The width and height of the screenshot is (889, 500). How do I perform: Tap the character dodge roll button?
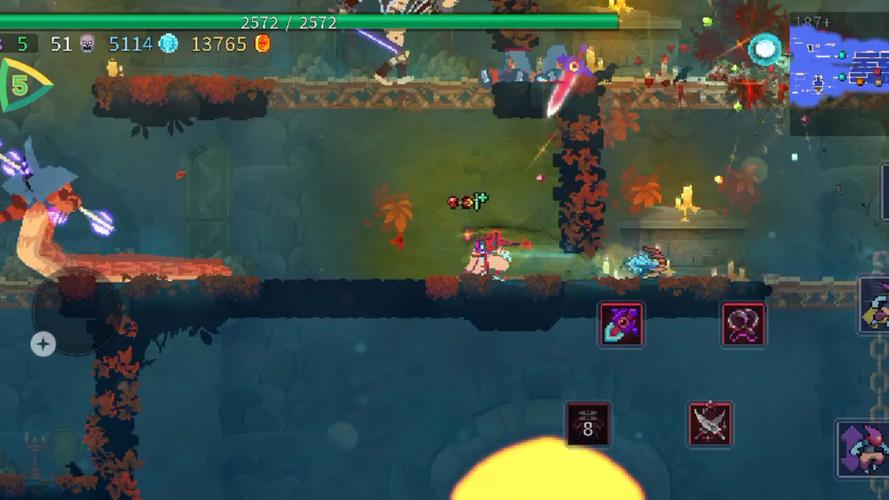[x=864, y=449]
